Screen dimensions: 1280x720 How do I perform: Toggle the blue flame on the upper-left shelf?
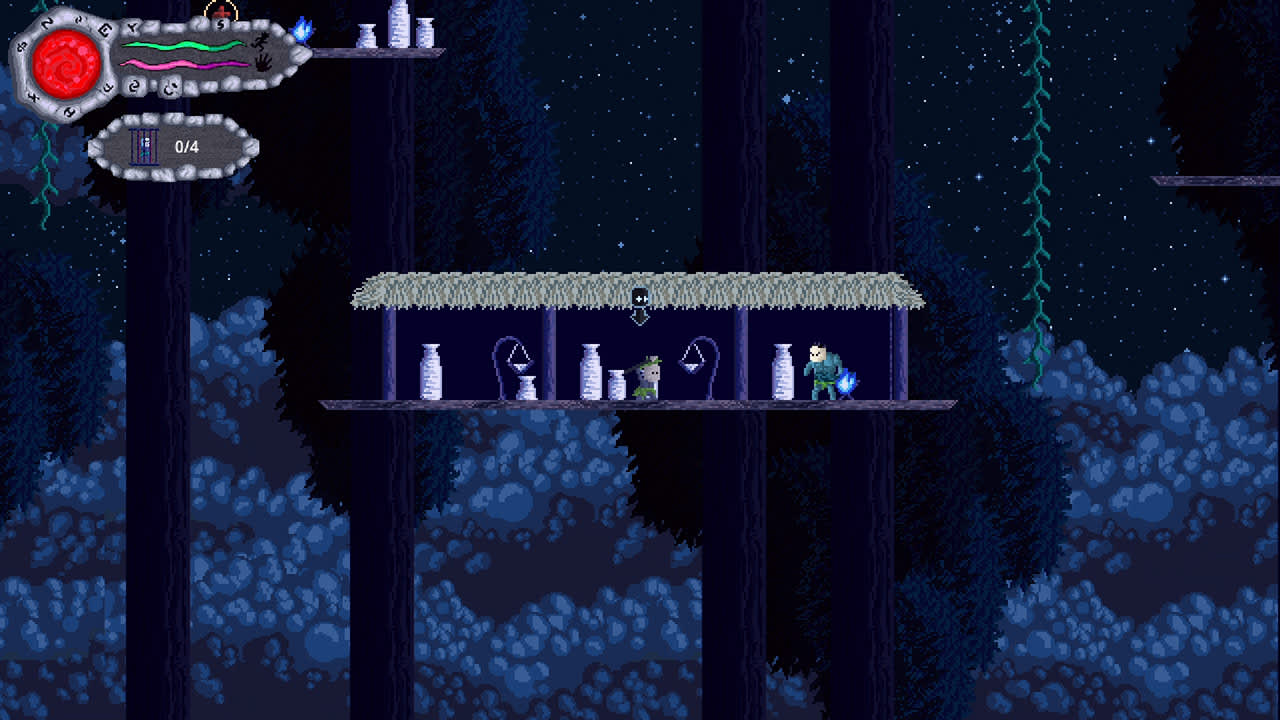coord(300,32)
